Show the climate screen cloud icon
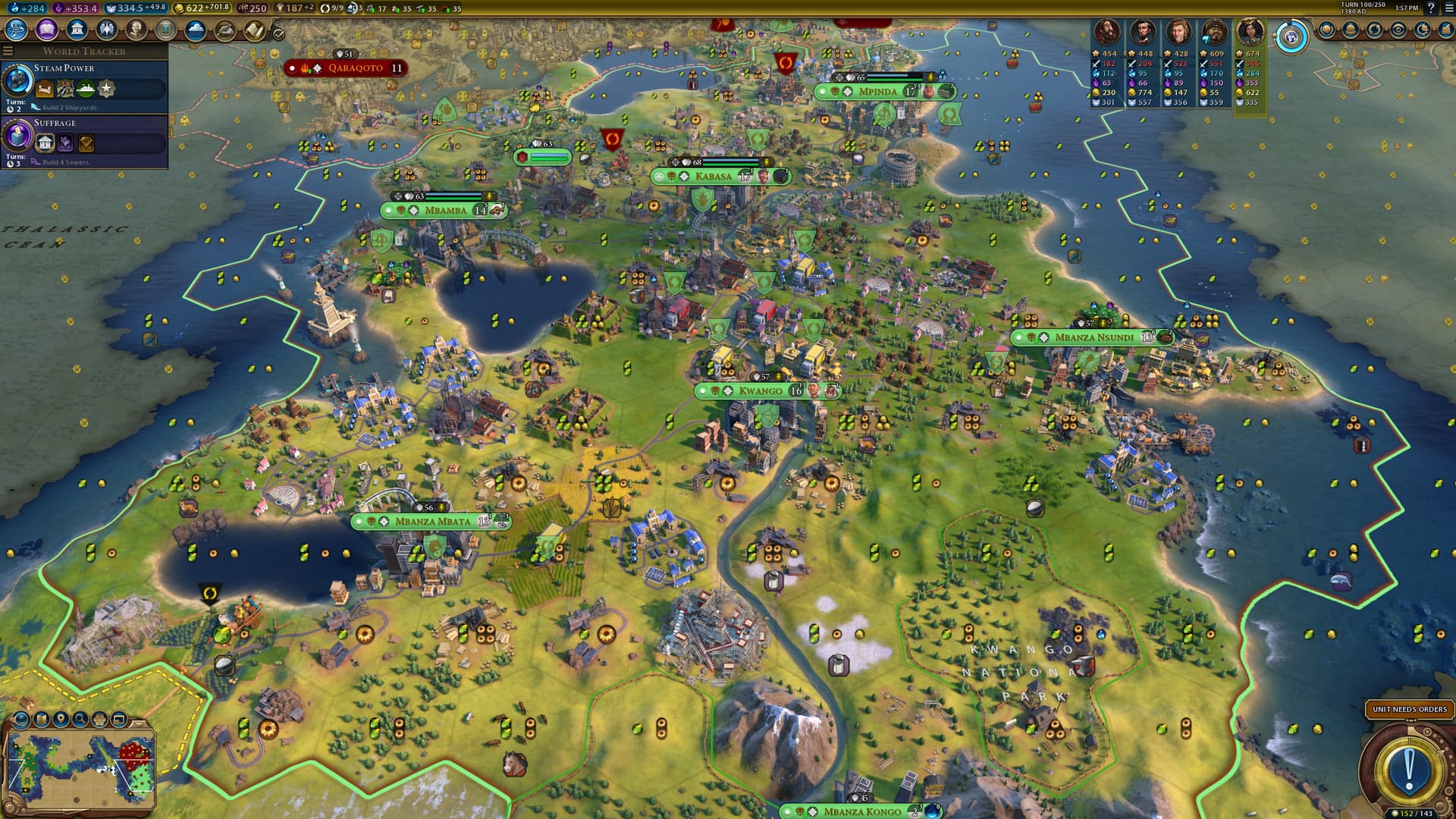This screenshot has width=1456, height=819. [196, 30]
